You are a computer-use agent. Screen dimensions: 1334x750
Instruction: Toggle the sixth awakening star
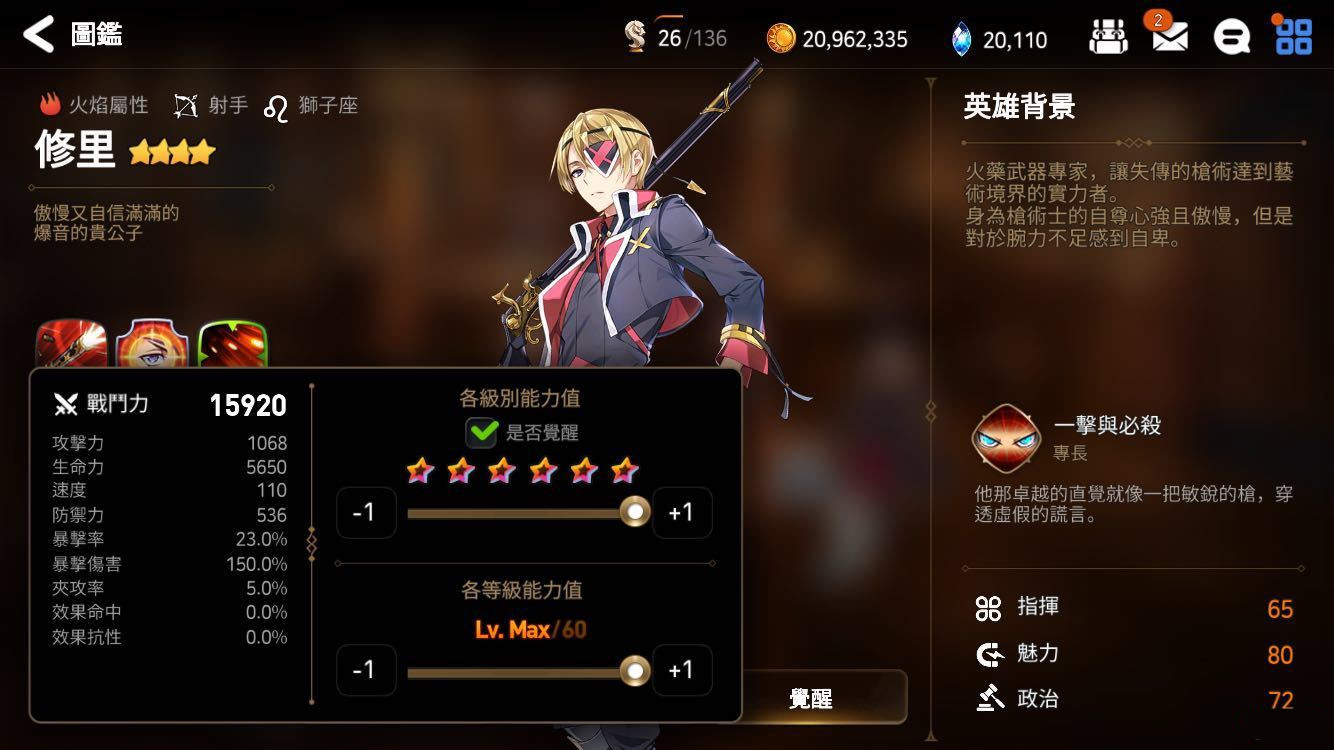click(x=622, y=469)
